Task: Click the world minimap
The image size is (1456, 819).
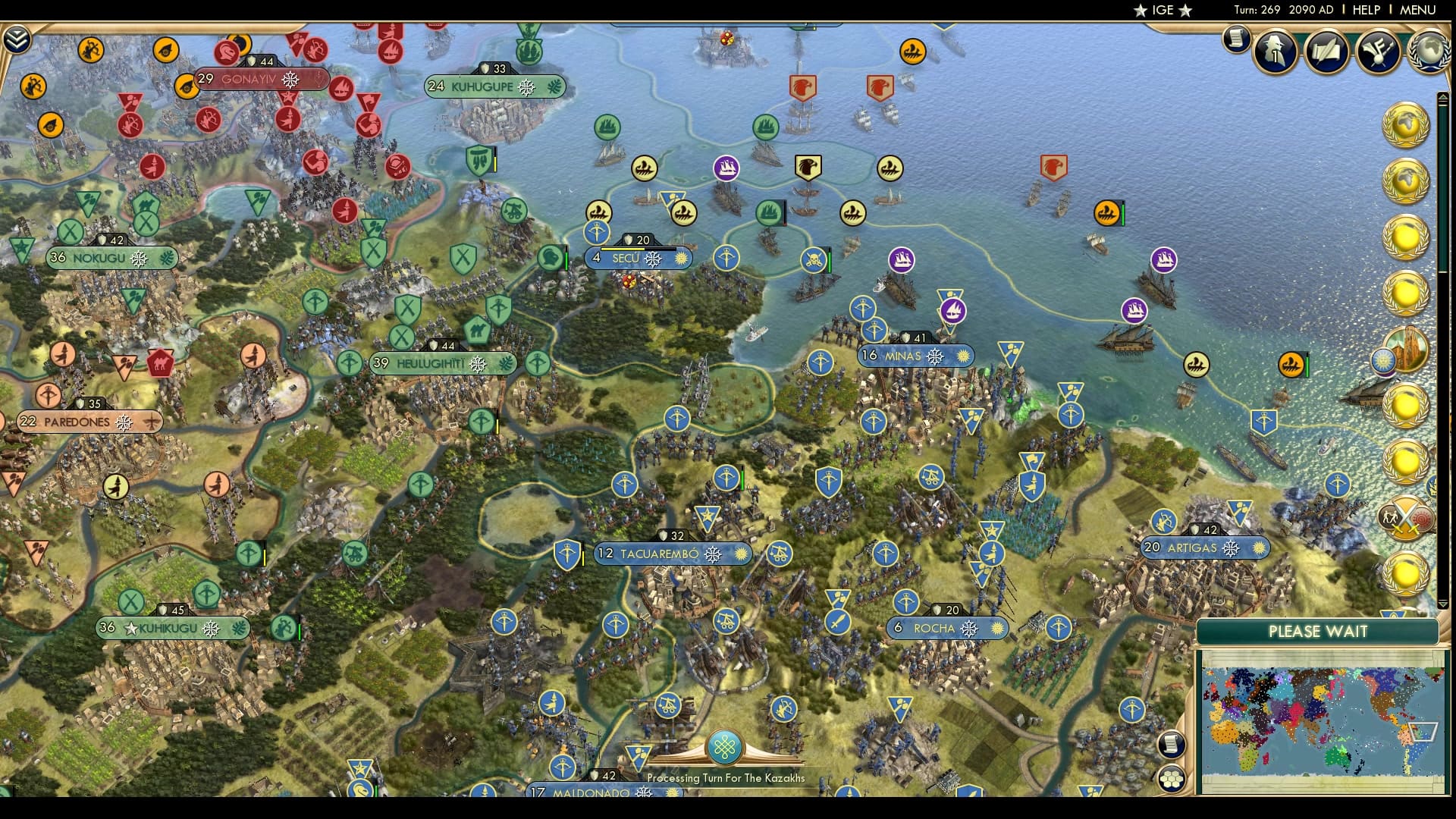Action: [x=1322, y=720]
